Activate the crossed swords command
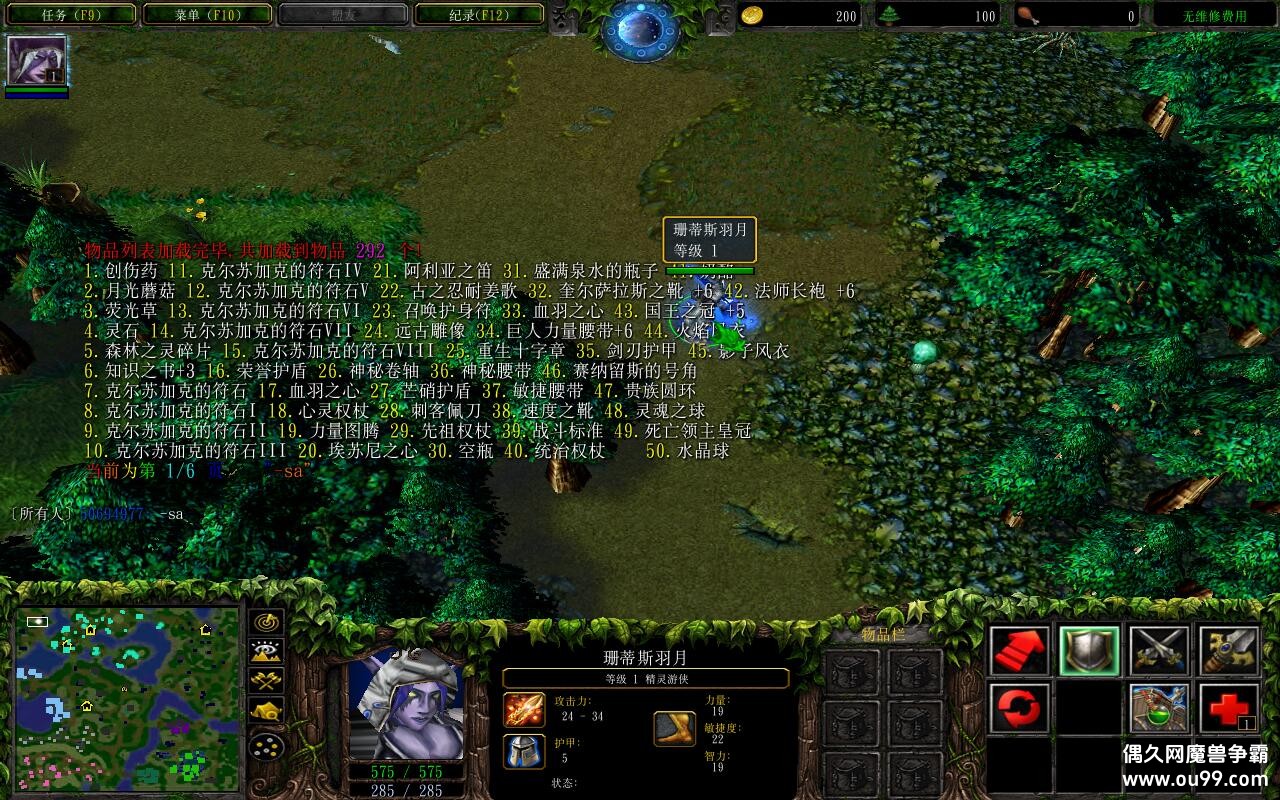Viewport: 1280px width, 800px height. pyautogui.click(x=1159, y=651)
